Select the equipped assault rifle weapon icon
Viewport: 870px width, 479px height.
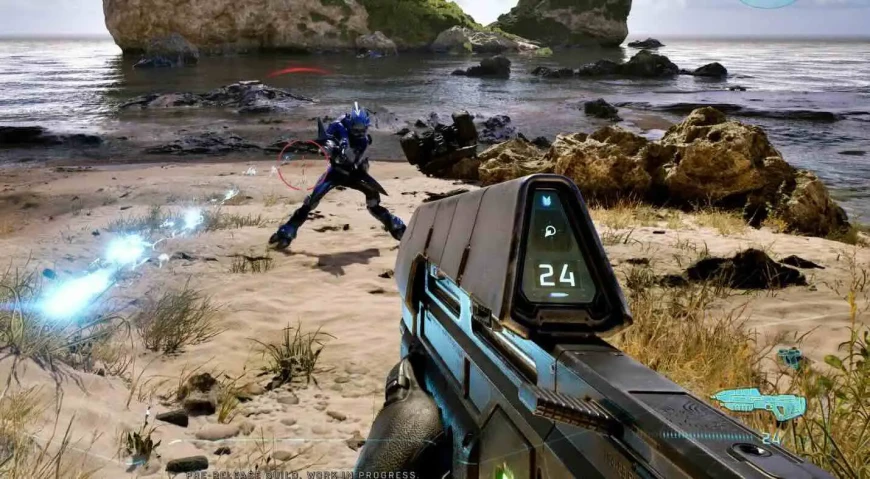pos(760,402)
